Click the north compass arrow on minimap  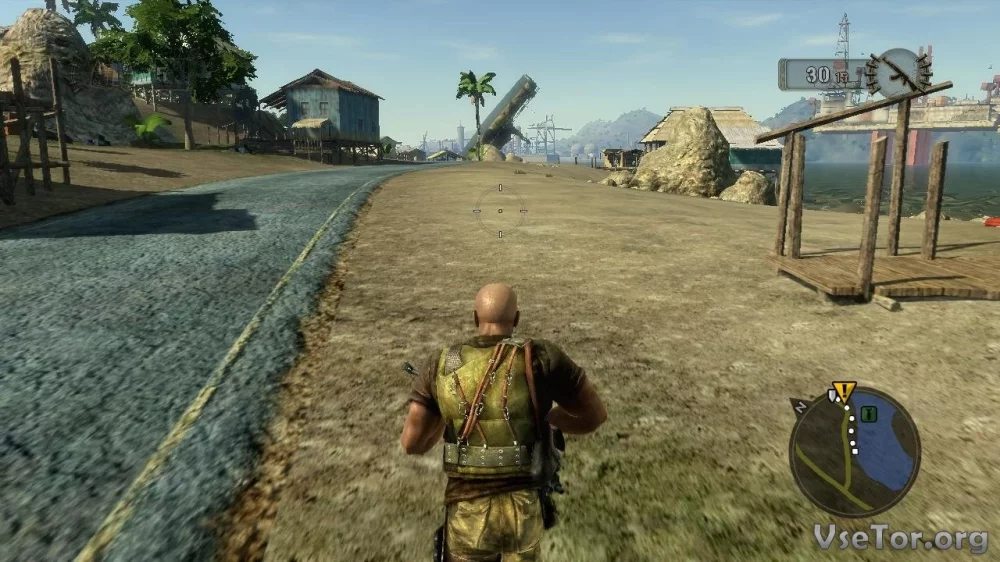point(800,405)
